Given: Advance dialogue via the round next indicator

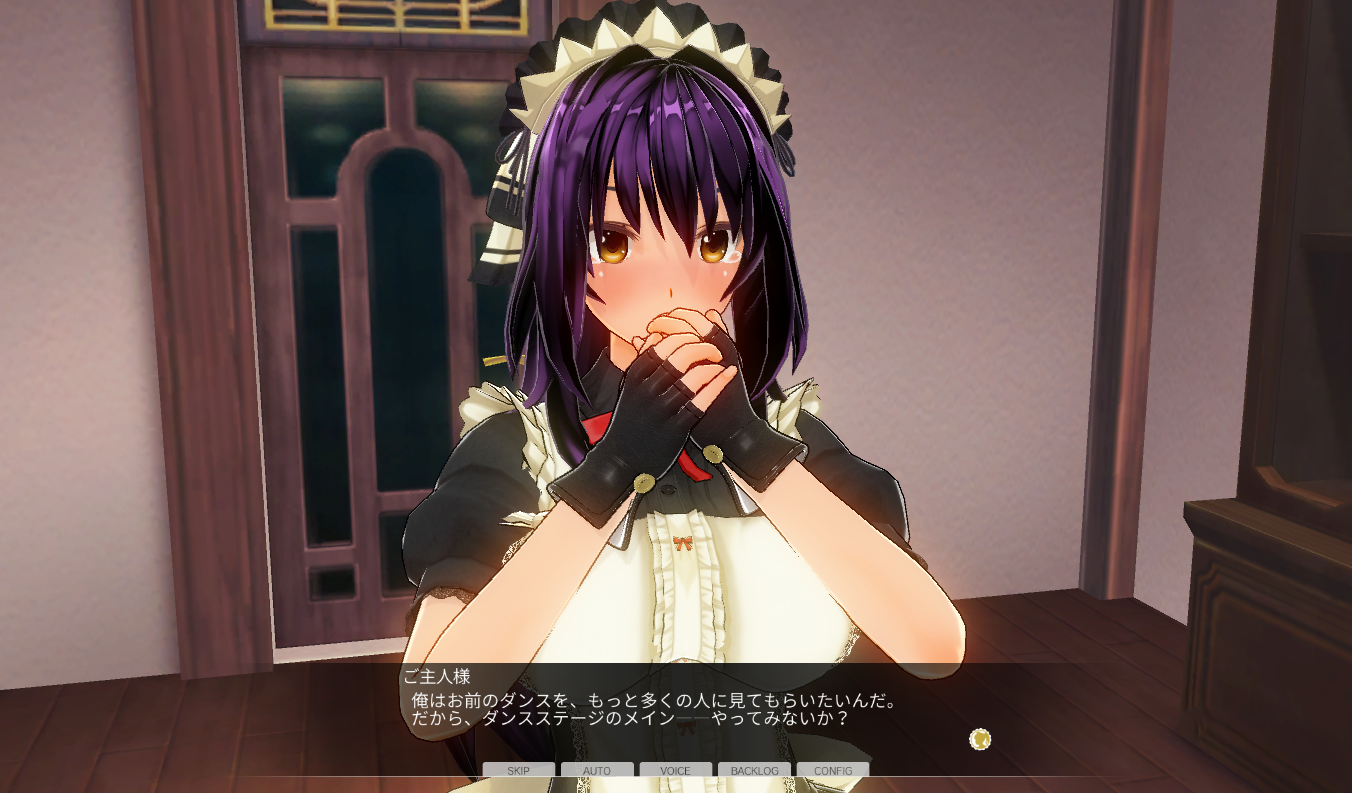Looking at the screenshot, I should point(980,739).
